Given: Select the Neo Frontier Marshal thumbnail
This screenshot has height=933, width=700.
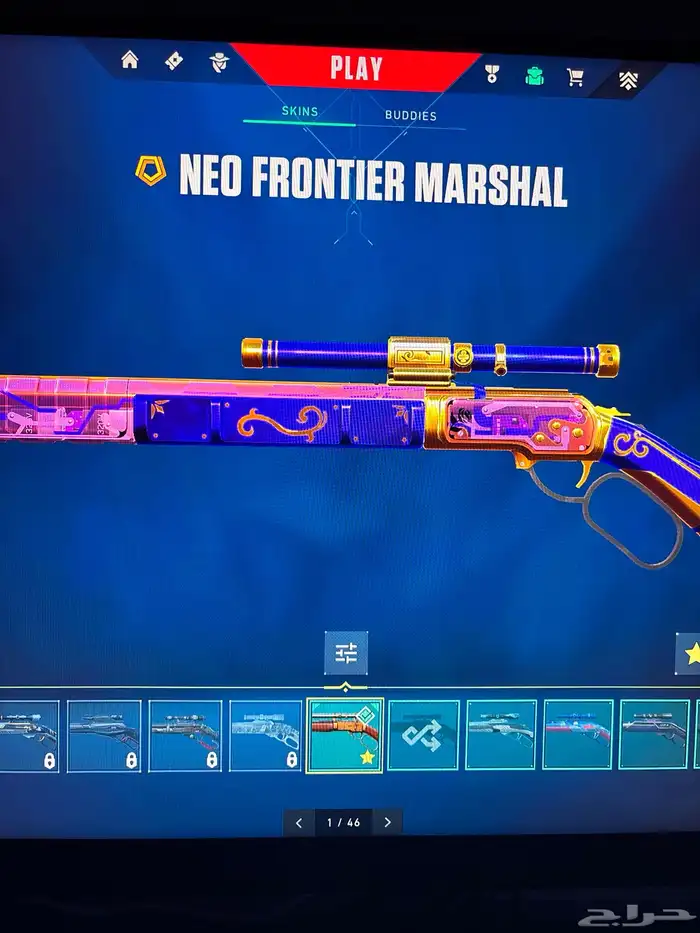Looking at the screenshot, I should 345,735.
